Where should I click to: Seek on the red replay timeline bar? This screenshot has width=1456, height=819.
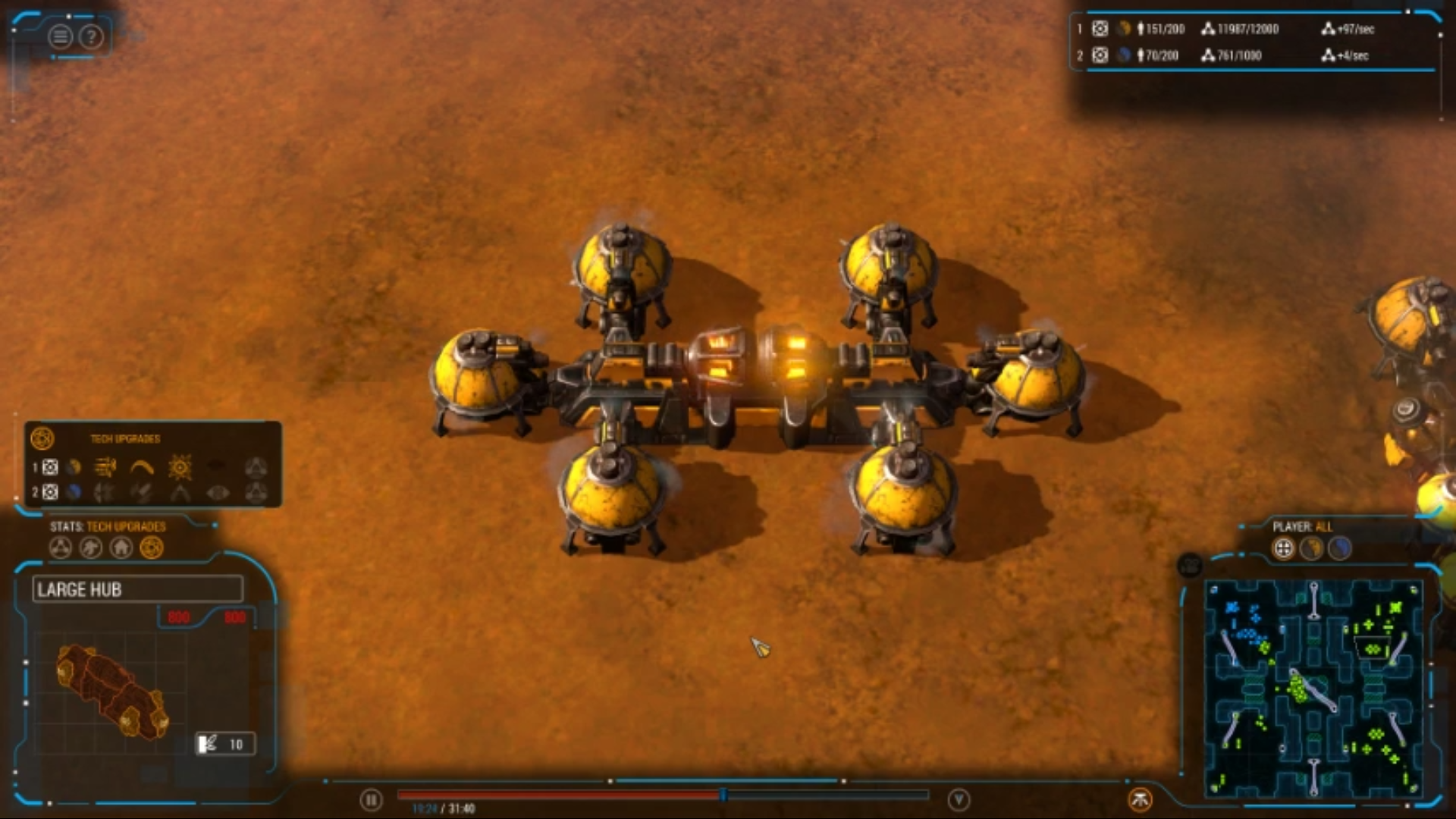point(561,795)
